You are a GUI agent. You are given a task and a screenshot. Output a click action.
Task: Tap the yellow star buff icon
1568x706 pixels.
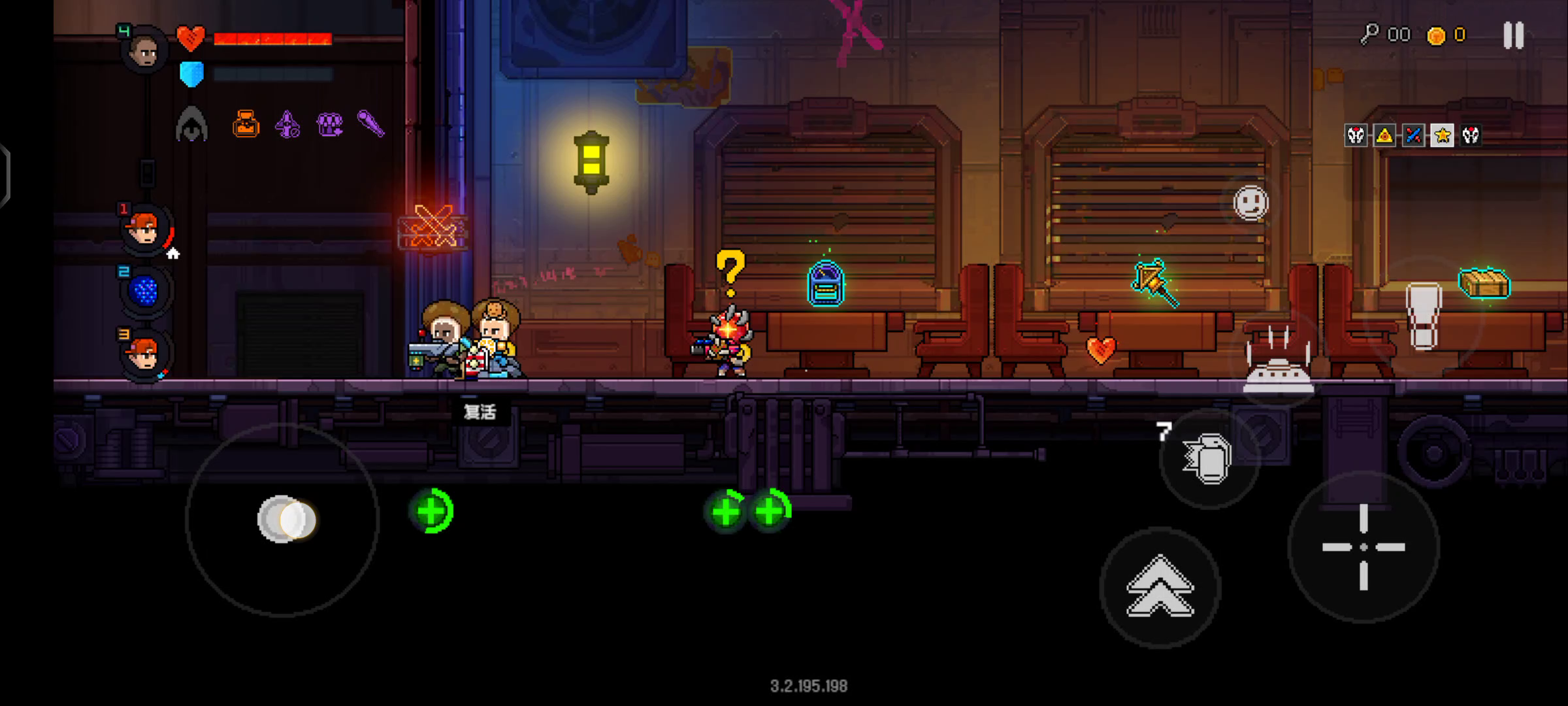[x=1442, y=135]
